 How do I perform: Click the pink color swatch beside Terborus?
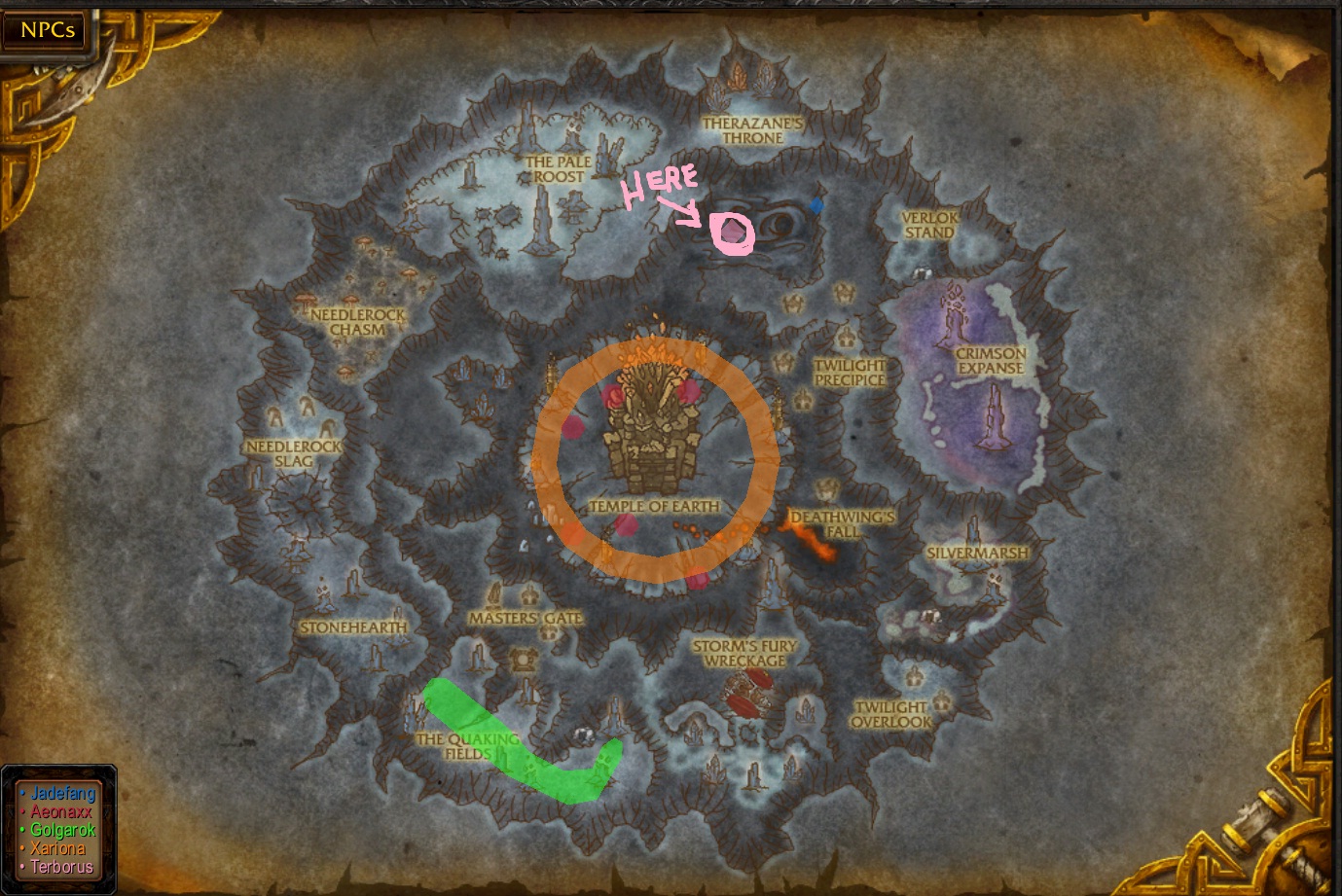(22, 866)
